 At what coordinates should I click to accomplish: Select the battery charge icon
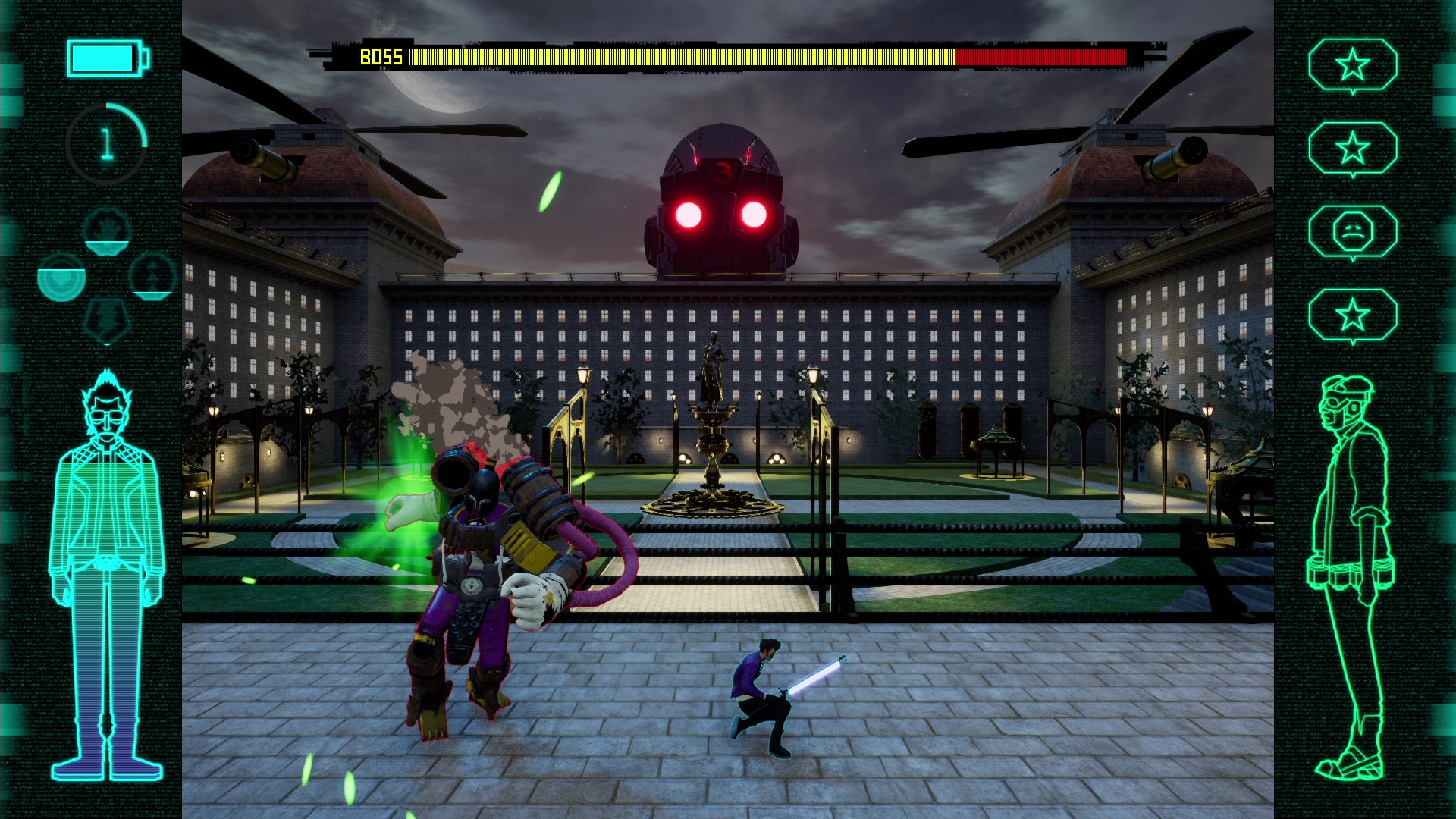(x=106, y=57)
